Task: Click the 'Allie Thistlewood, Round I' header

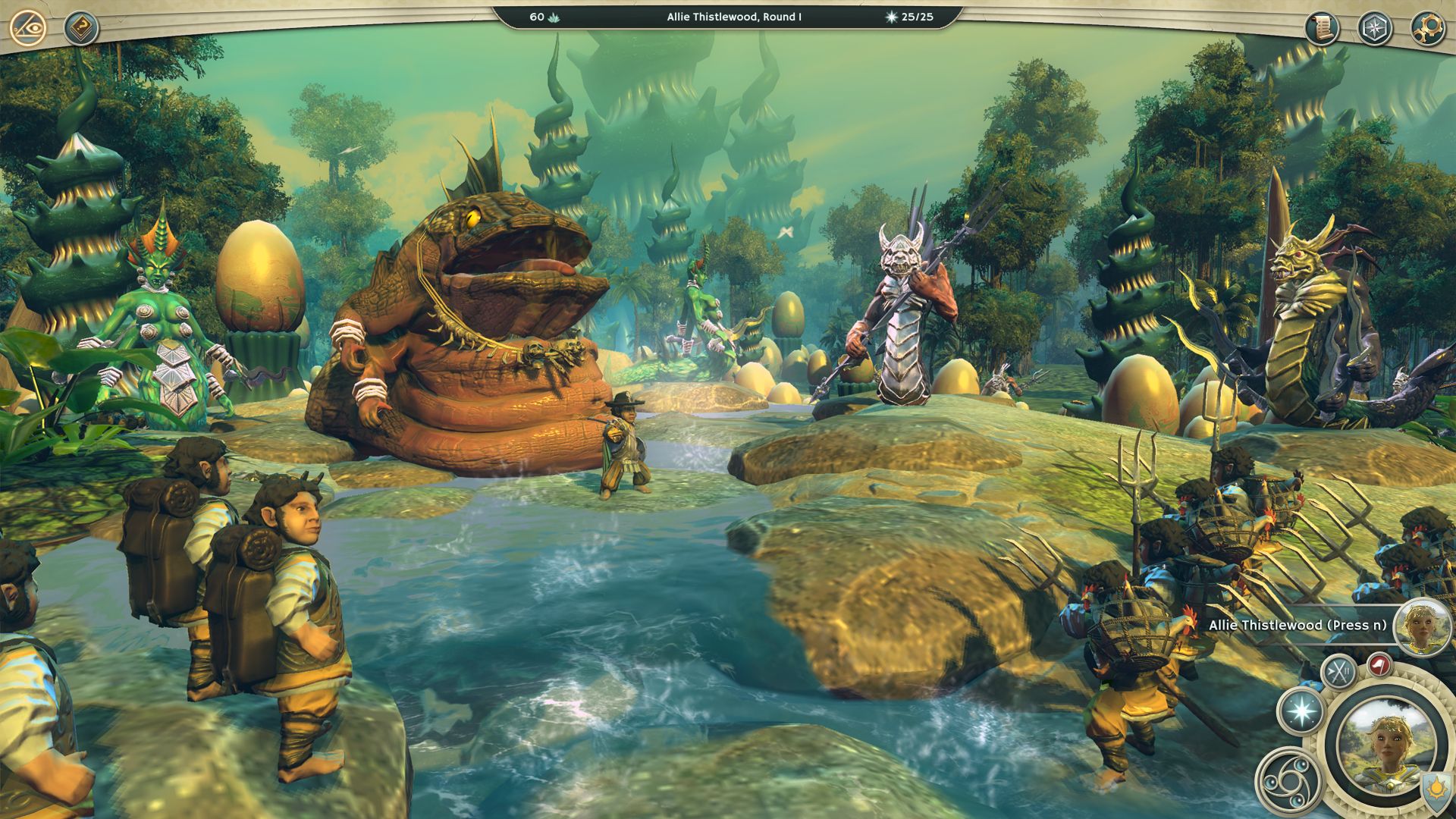Action: pos(733,17)
